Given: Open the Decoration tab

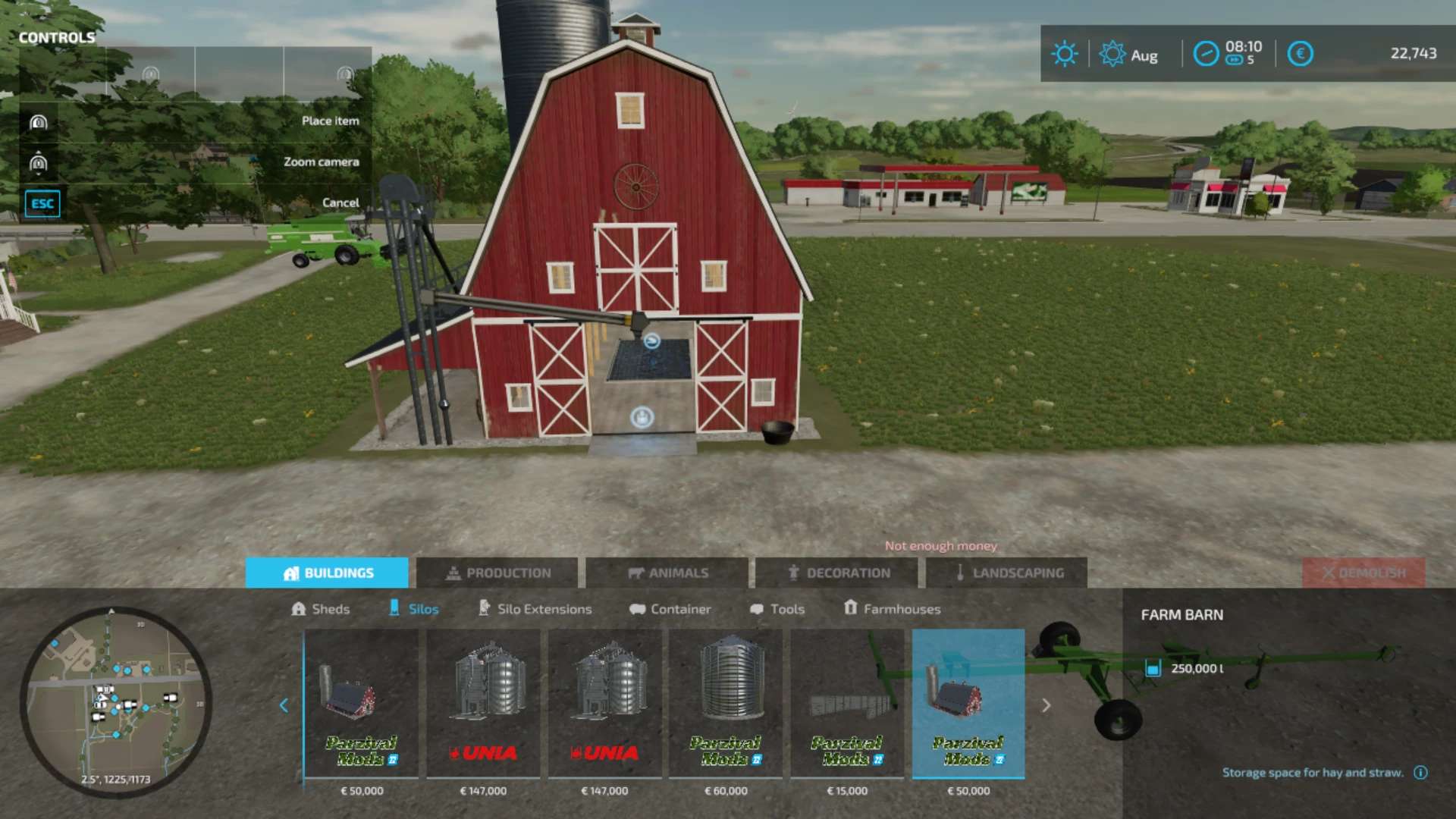Looking at the screenshot, I should pyautogui.click(x=837, y=573).
